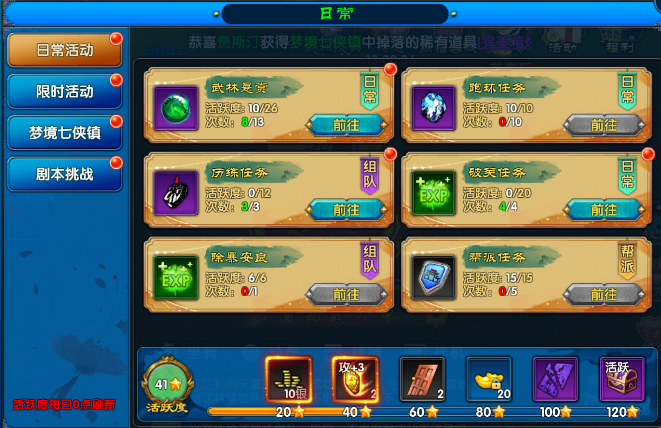Click the 前往 button for 除暴安良

coord(347,294)
